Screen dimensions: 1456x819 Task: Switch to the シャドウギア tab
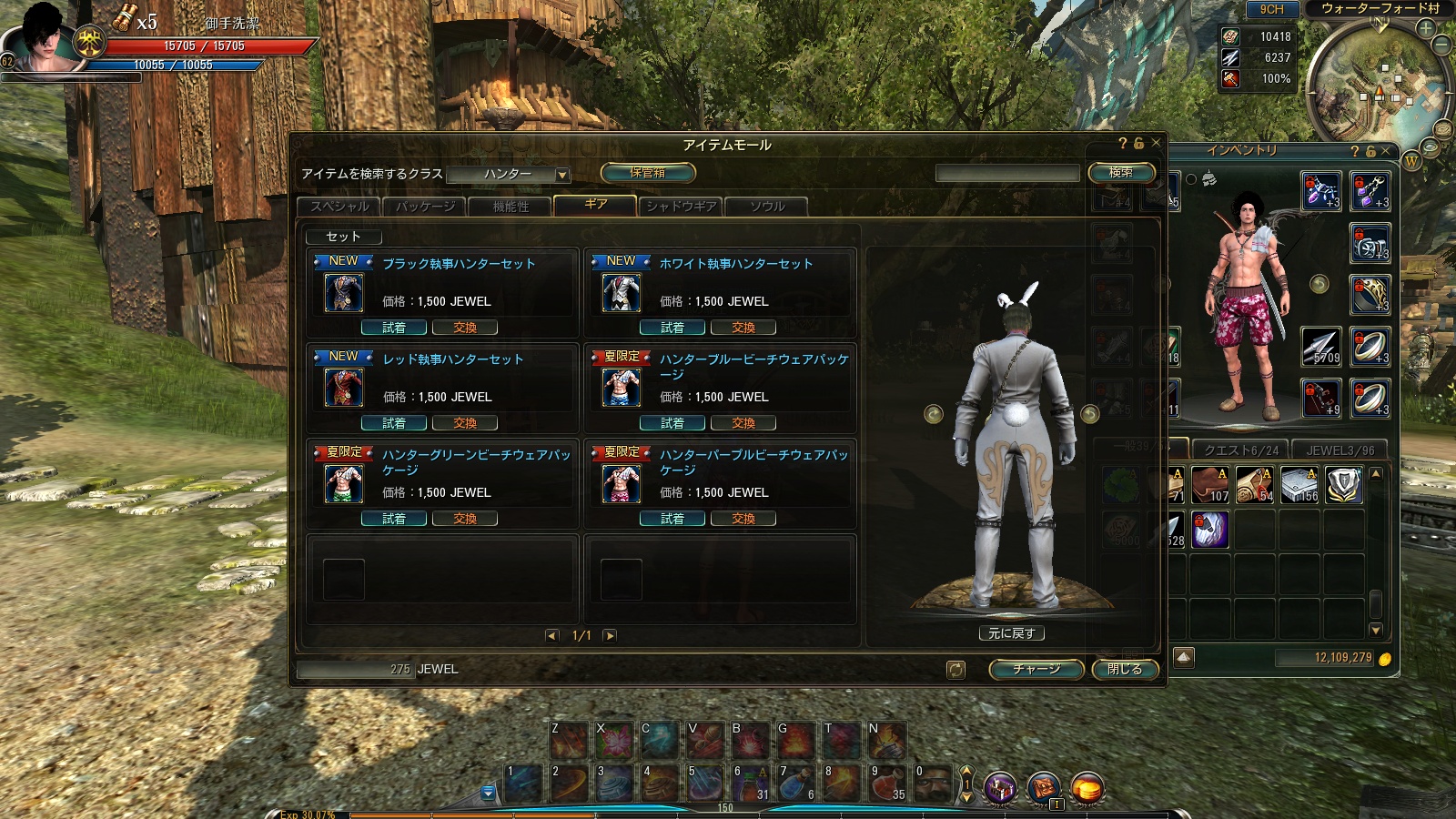coord(681,207)
